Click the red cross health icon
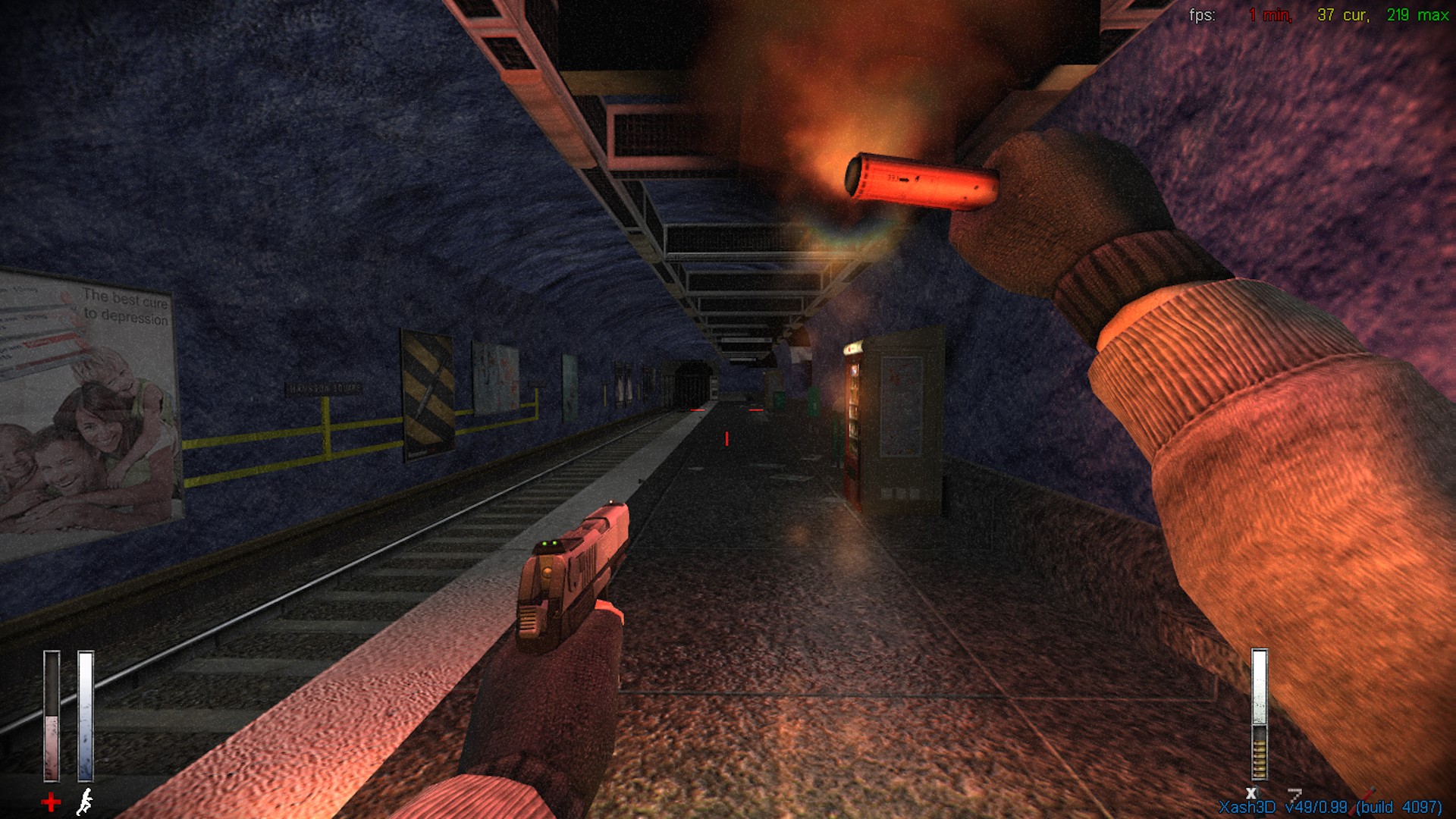 coord(51,802)
